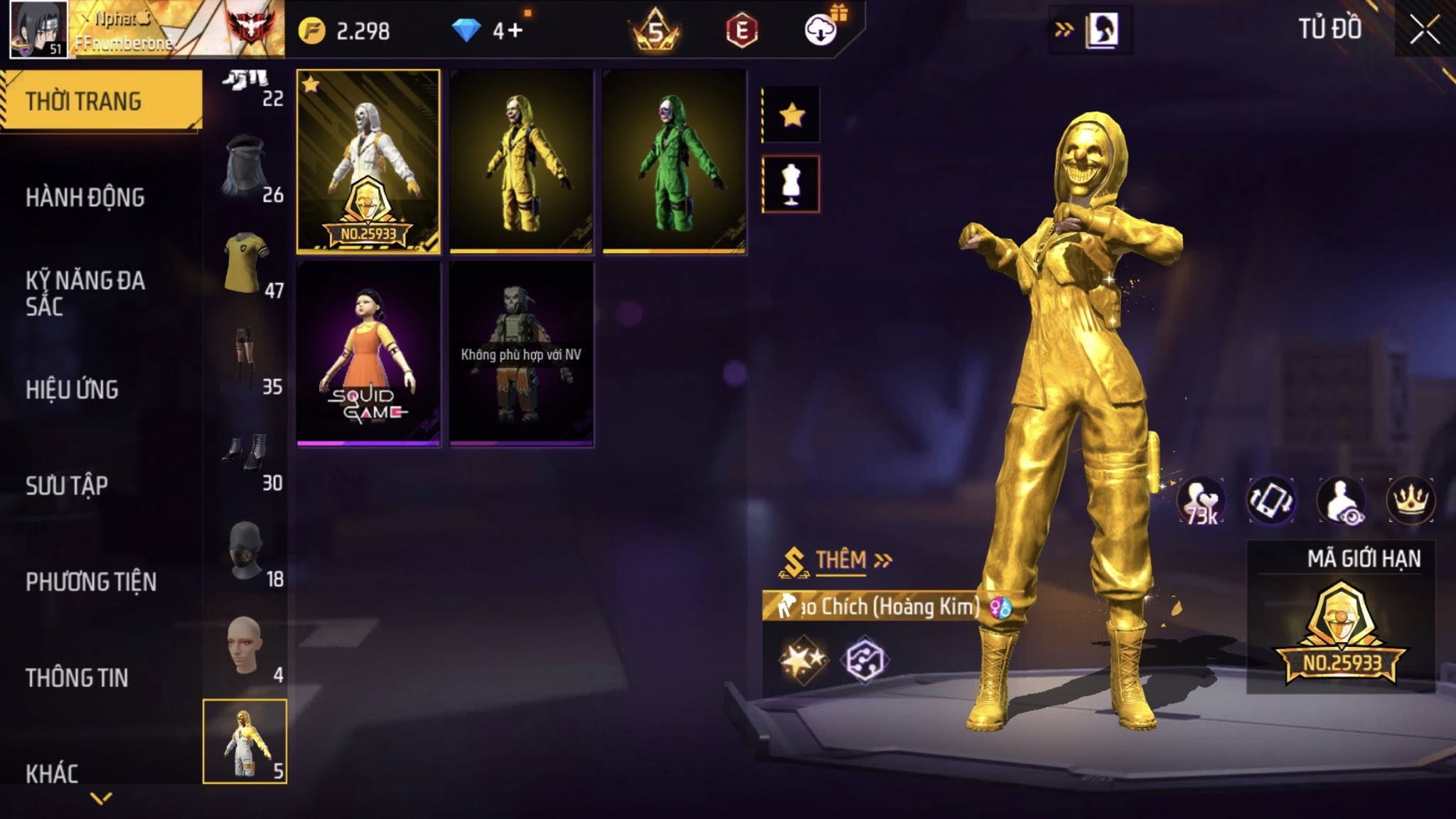Select the yellow jumpsuit costume bundle
The height and width of the screenshot is (819, 1456).
coord(521,161)
